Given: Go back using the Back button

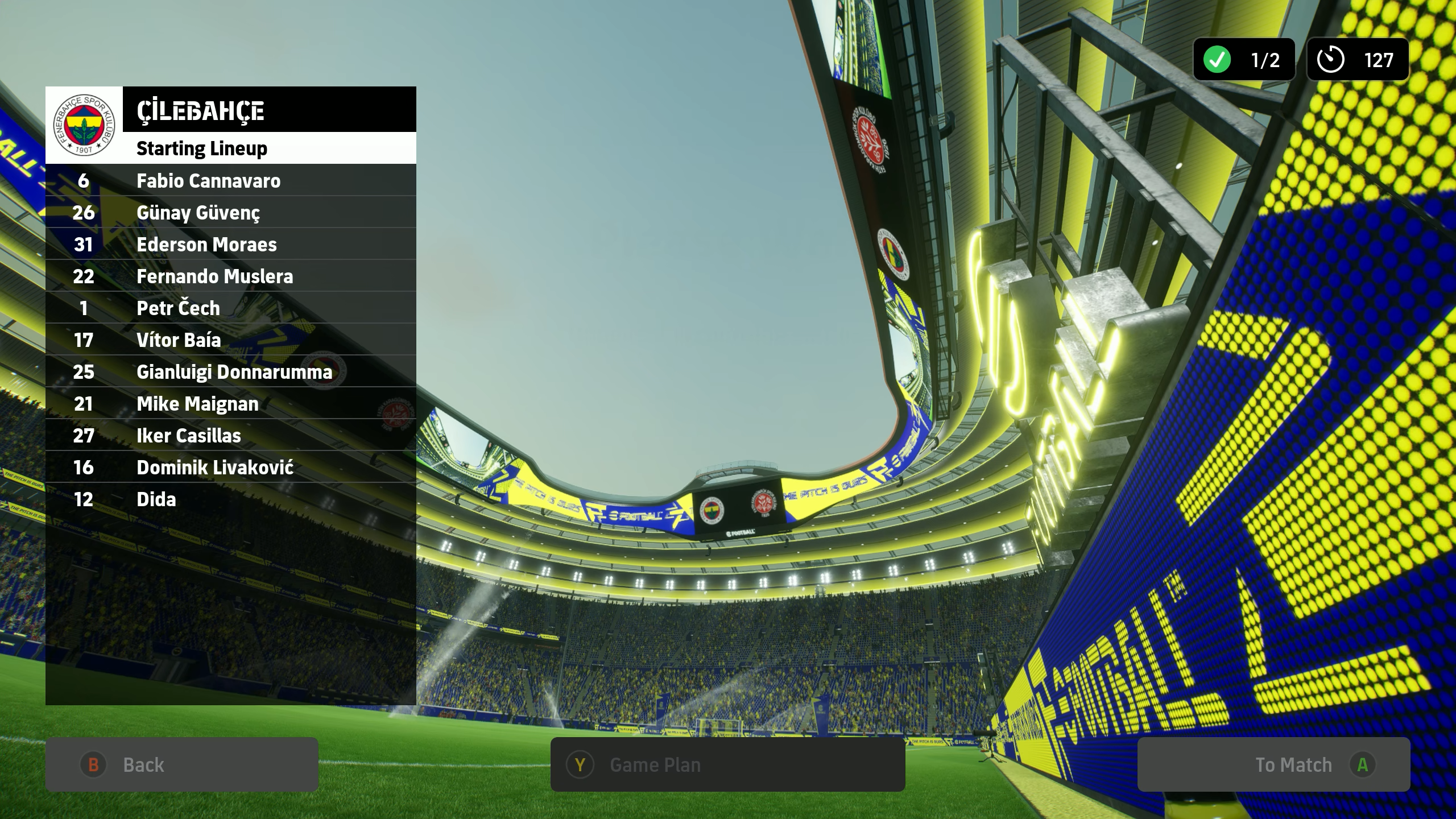Looking at the screenshot, I should 181,764.
